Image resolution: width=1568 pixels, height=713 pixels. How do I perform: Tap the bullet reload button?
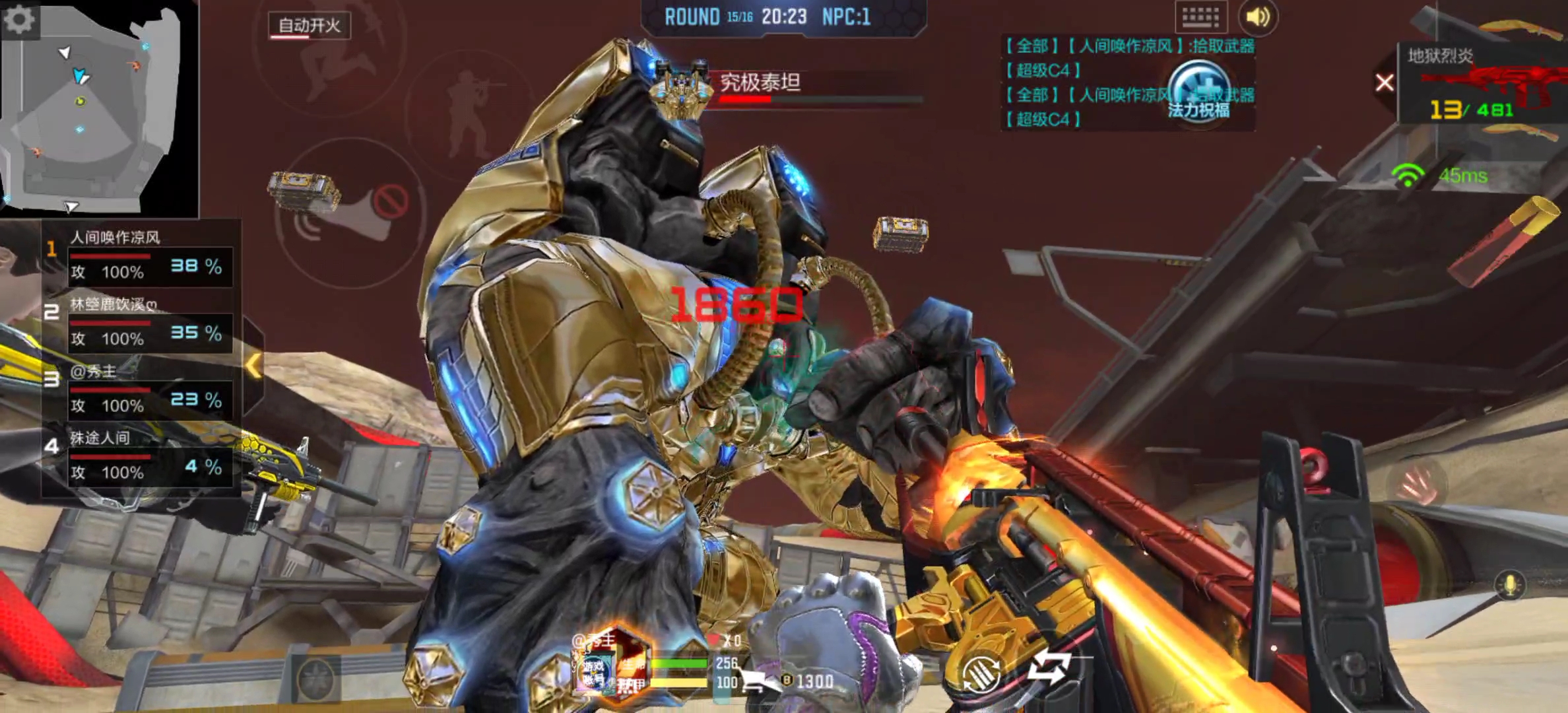pyautogui.click(x=981, y=673)
